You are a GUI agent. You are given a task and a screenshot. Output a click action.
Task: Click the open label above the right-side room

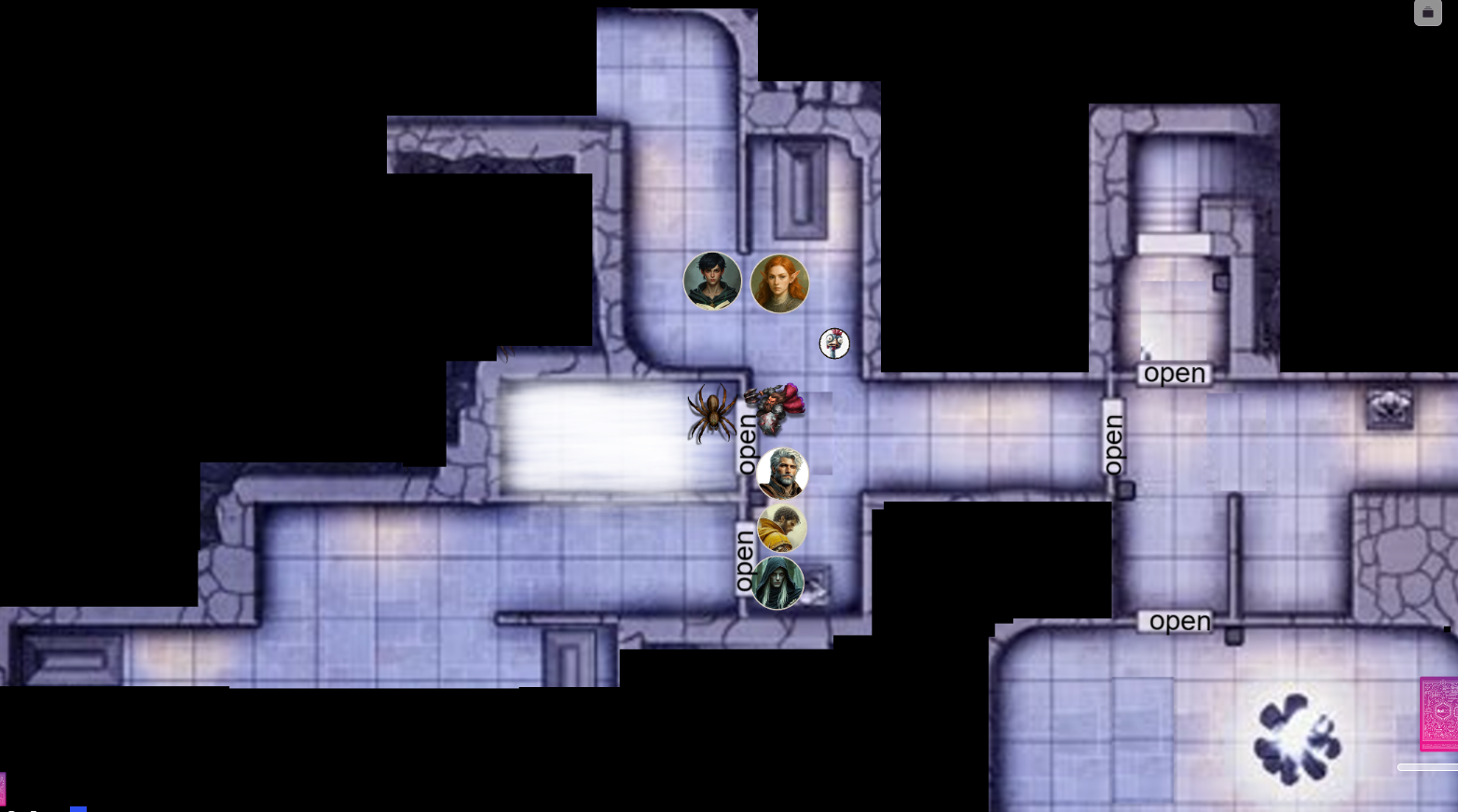[1174, 373]
